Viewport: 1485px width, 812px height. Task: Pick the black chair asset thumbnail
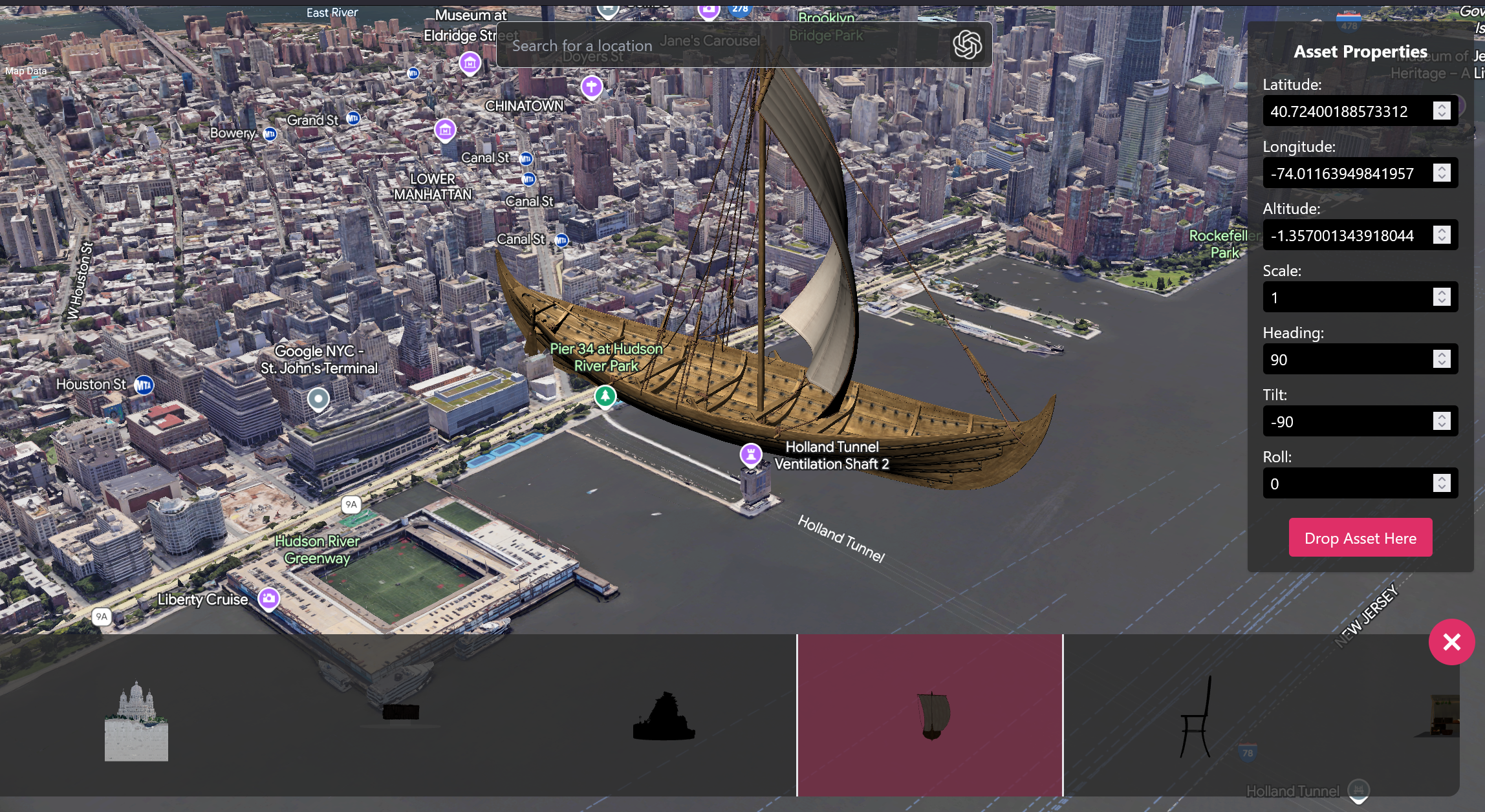tap(1196, 718)
